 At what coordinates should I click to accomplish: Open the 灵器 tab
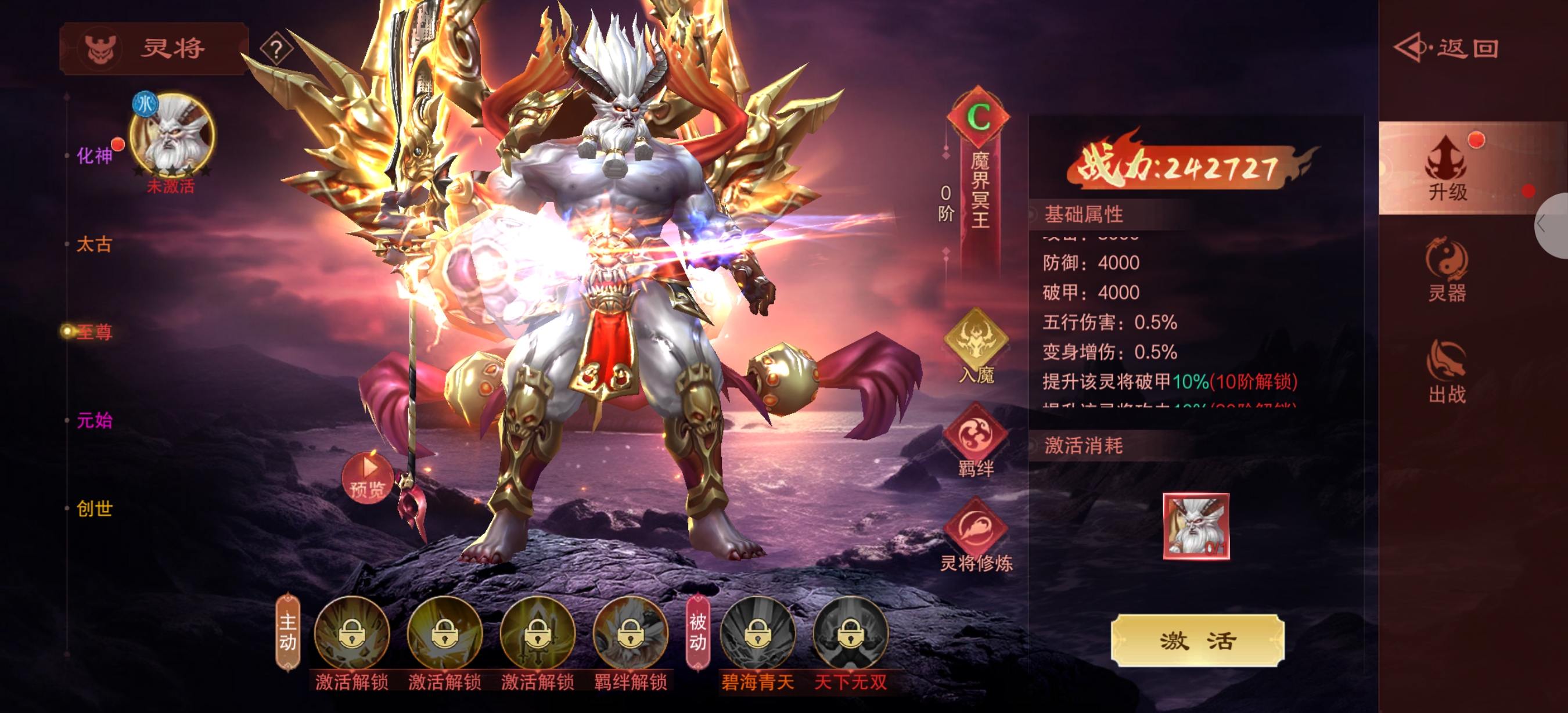point(1447,270)
